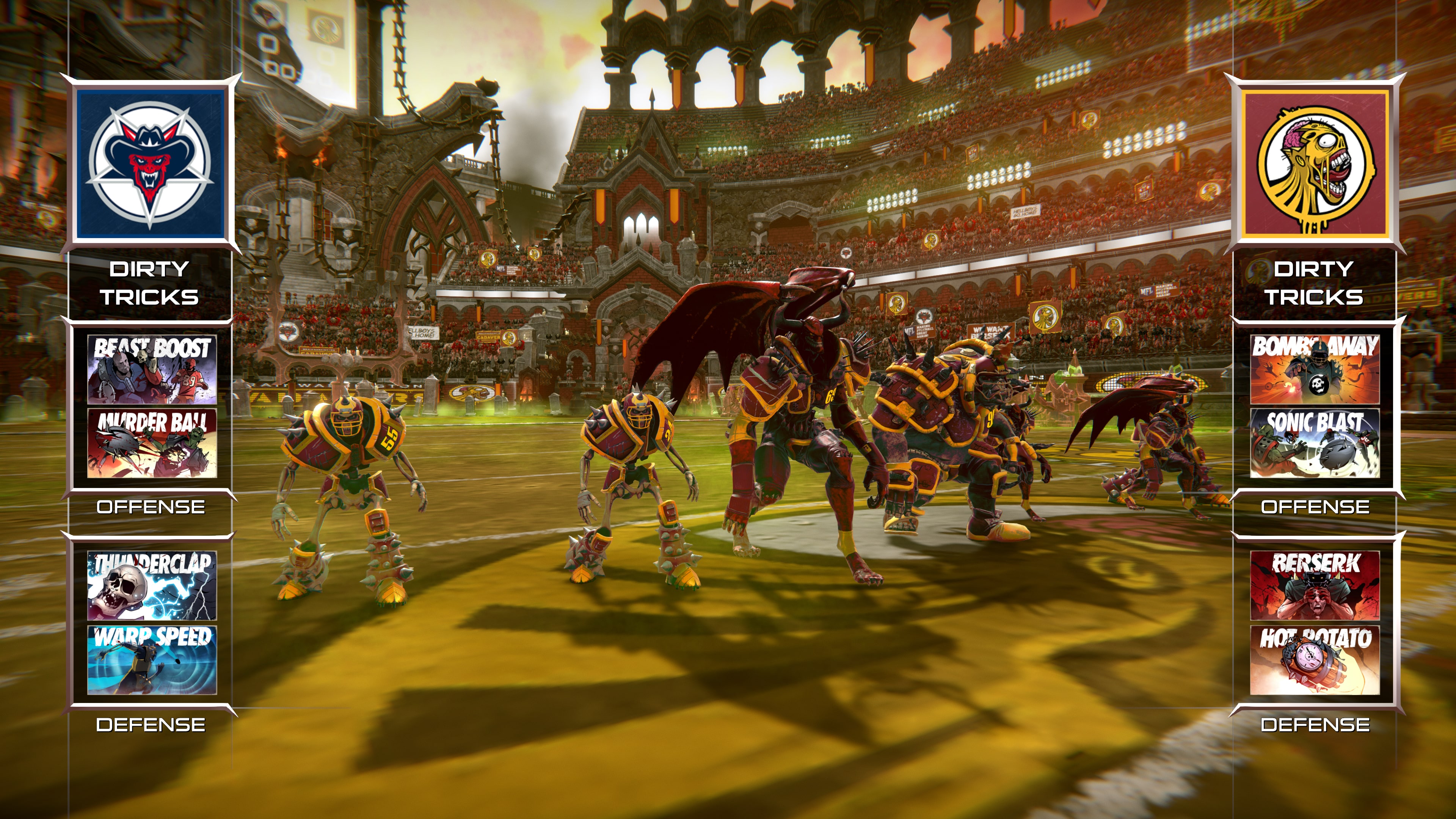Image resolution: width=1456 pixels, height=819 pixels.
Task: Pick the Berserk defense trick card
Action: coord(1315,585)
